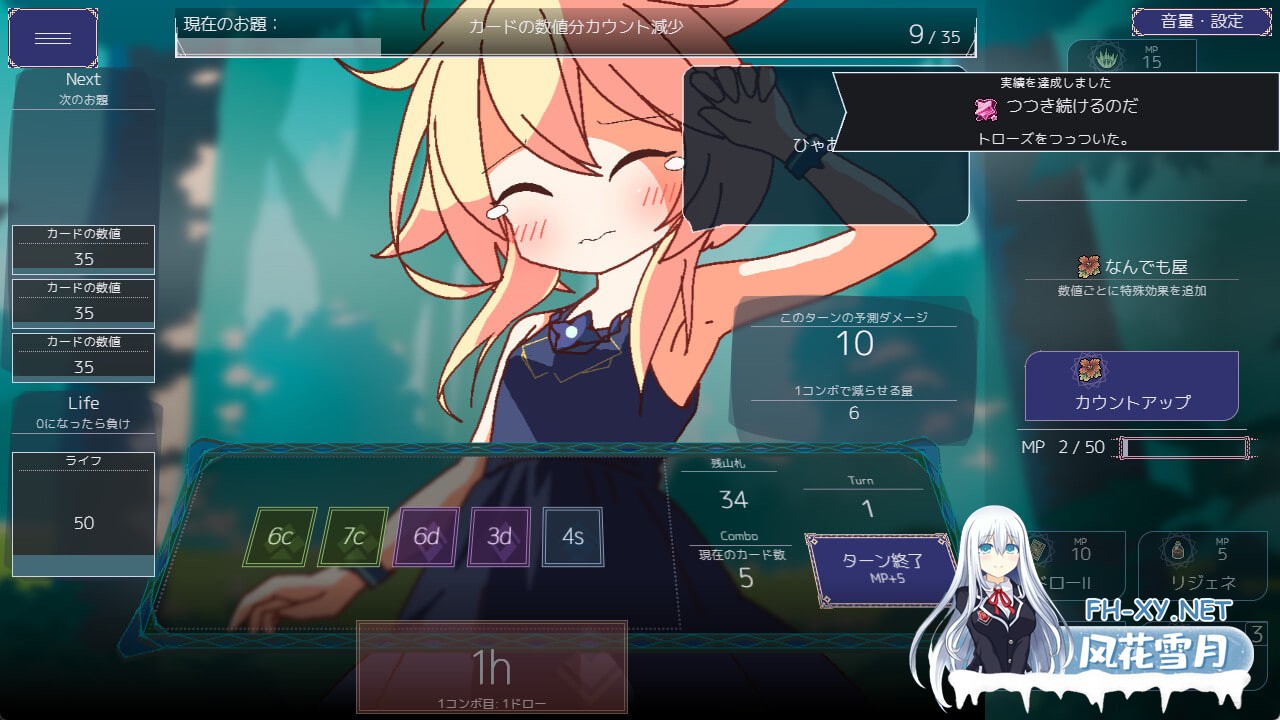1280x720 pixels.
Task: Activate the カウントアップ skill
Action: click(1131, 386)
